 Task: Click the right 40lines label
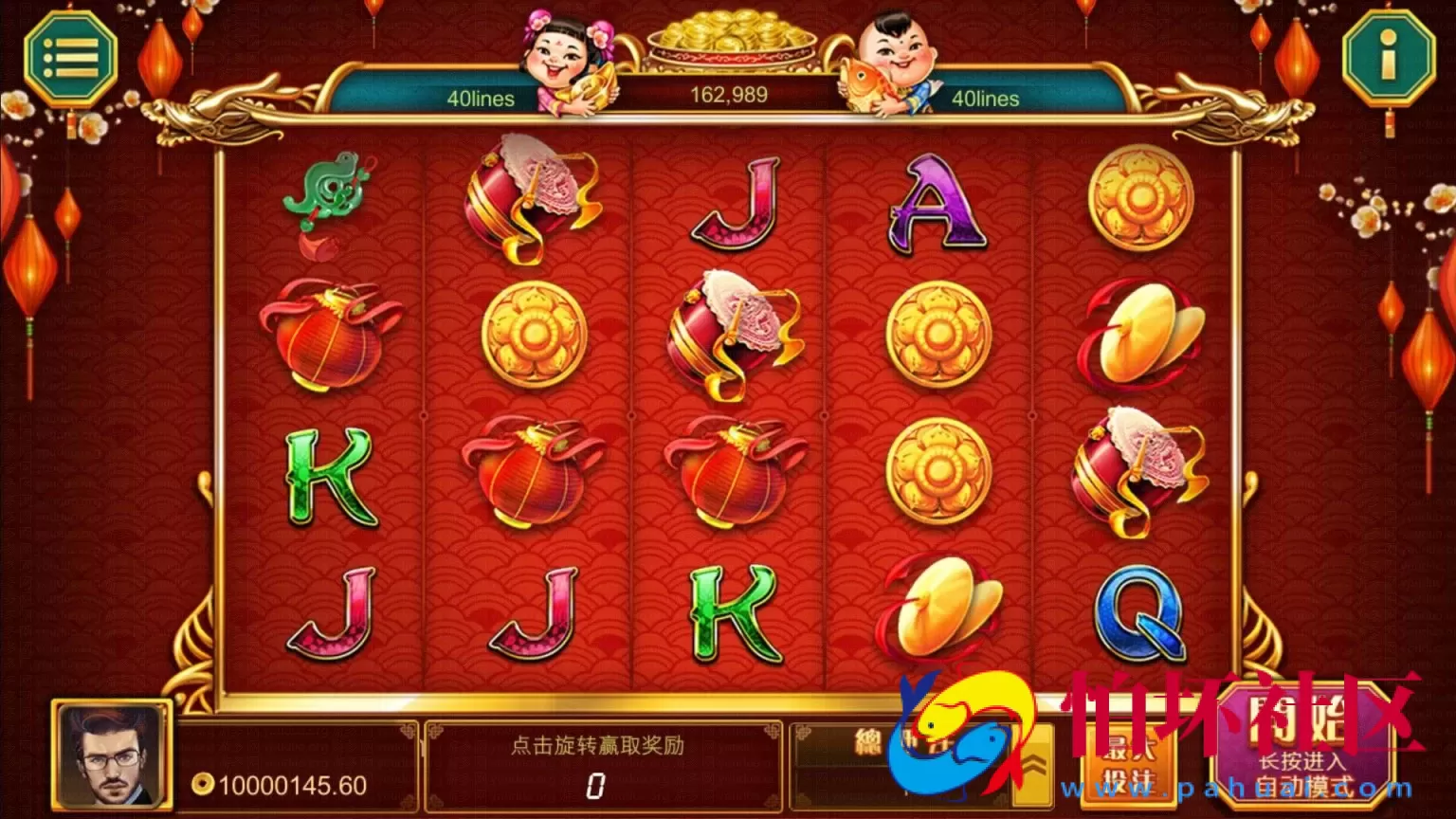(x=988, y=99)
